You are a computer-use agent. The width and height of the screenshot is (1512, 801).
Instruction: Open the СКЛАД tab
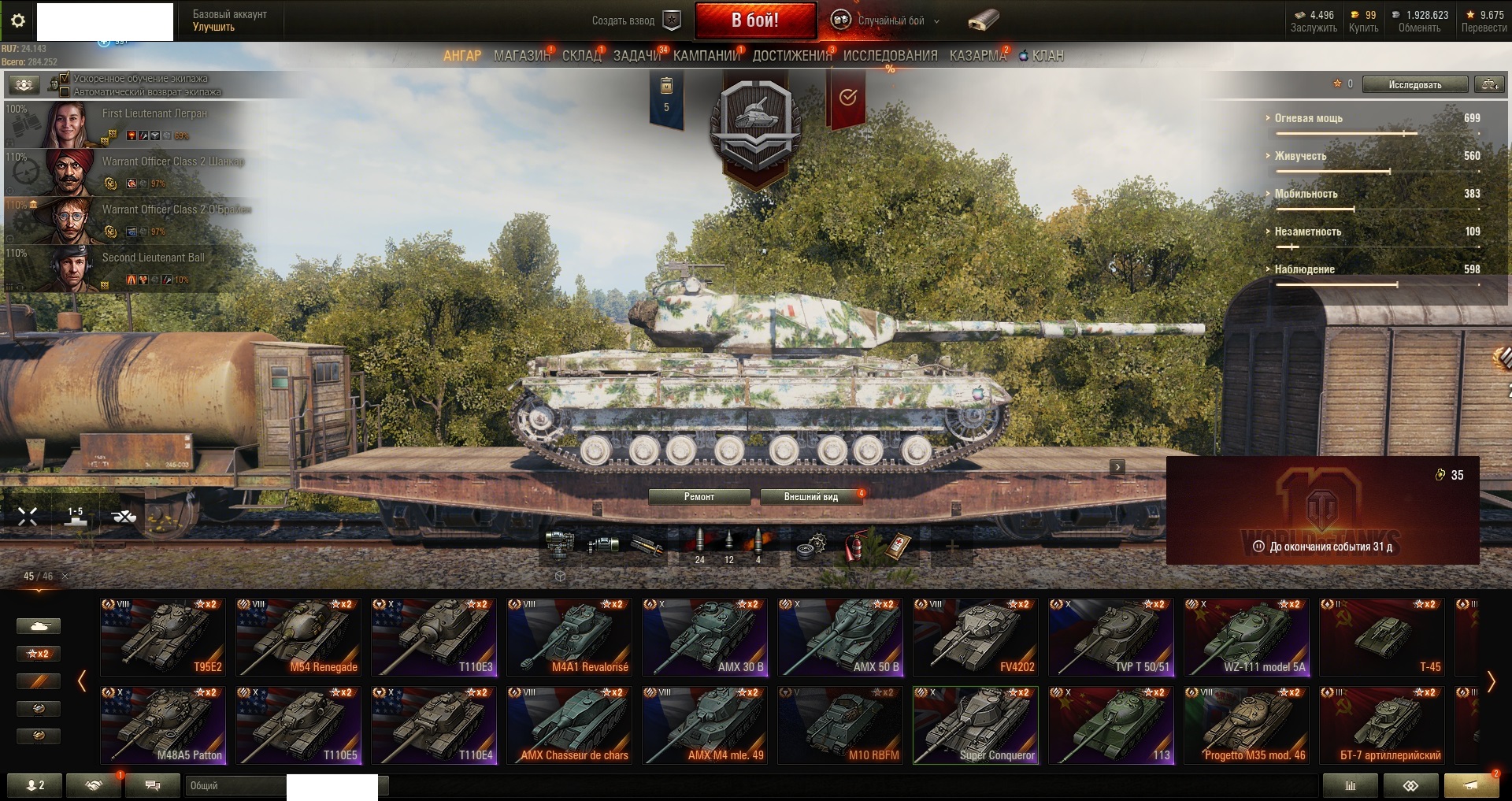coord(581,56)
